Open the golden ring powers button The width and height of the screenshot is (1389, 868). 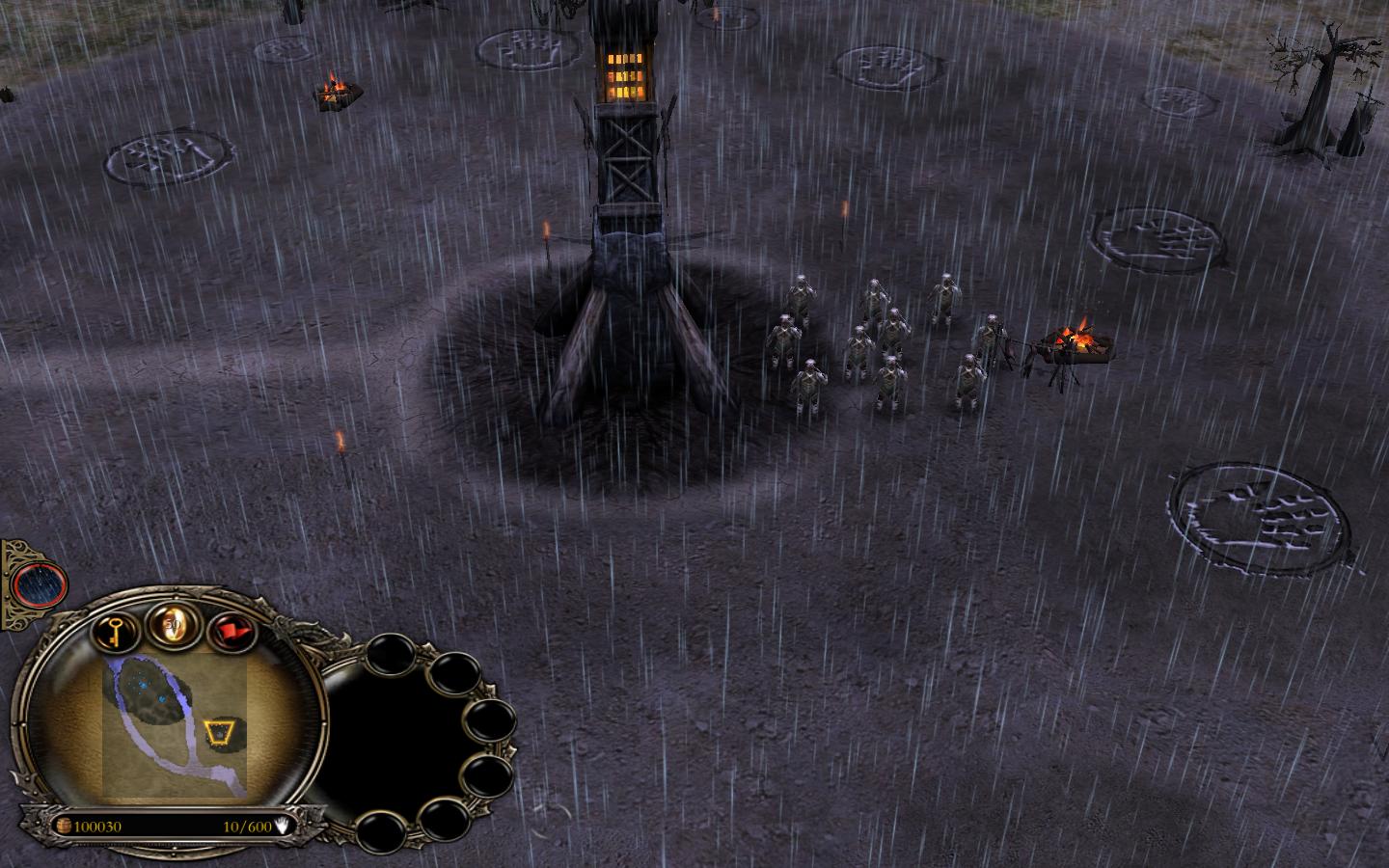[173, 627]
